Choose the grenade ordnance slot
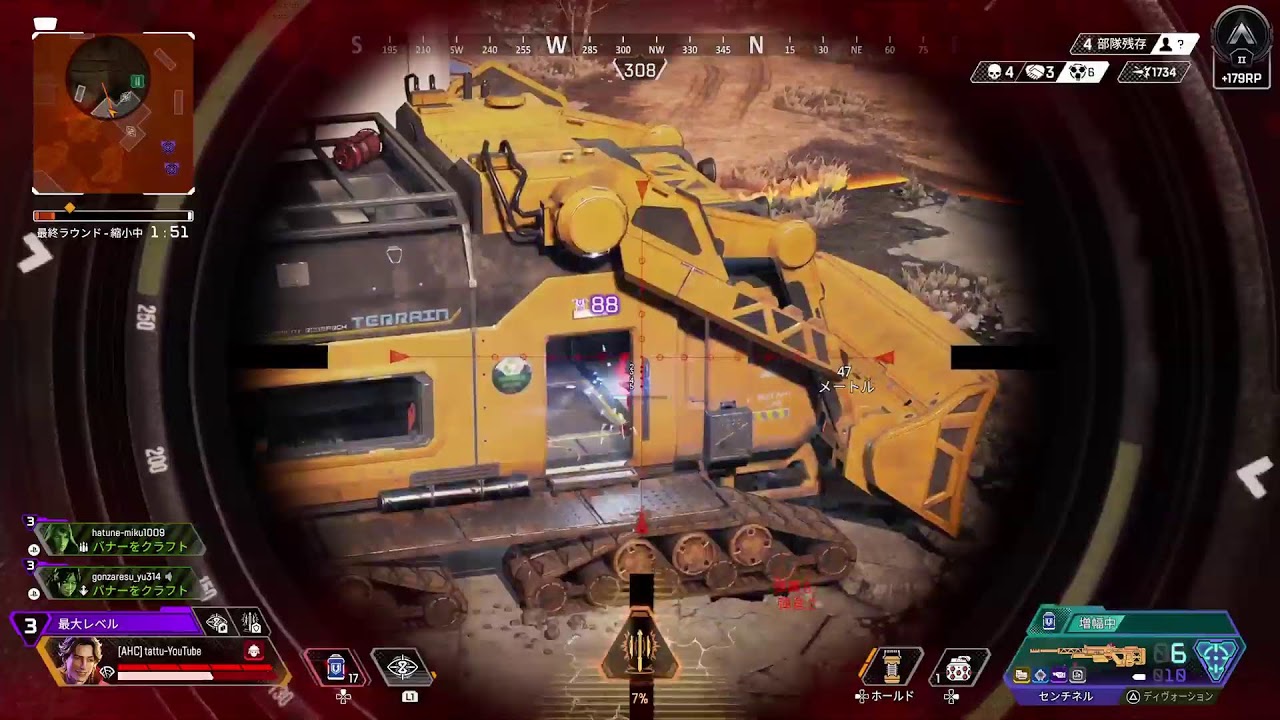Screen dimensions: 1280x720 pos(959,667)
